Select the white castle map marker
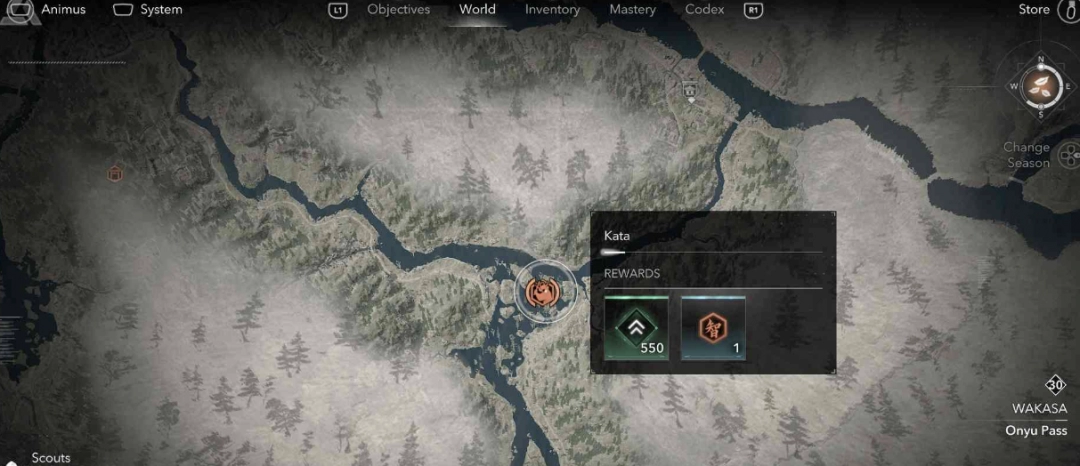1080x466 pixels. (689, 90)
